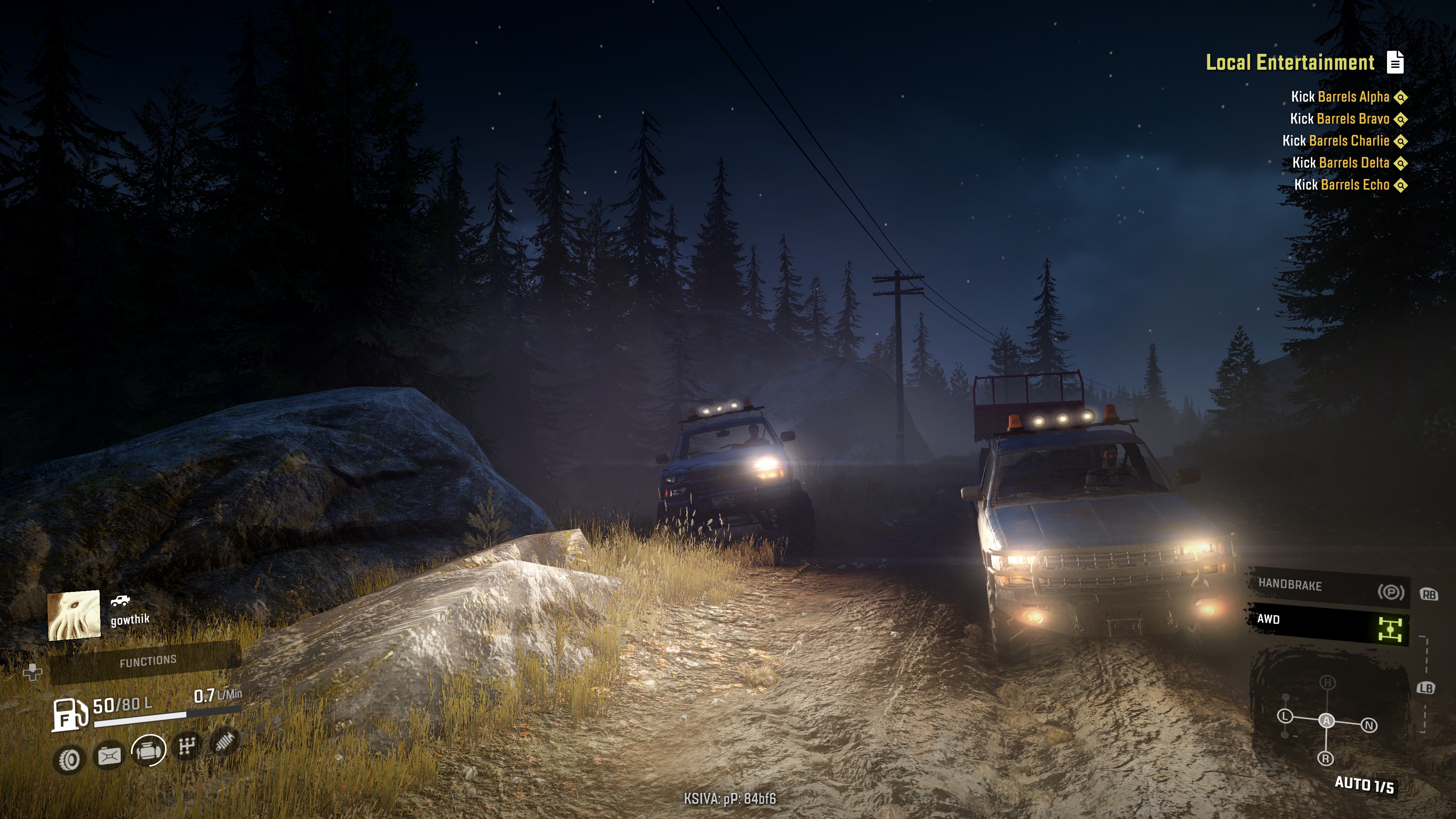Select the Kick Barrels Alpha objective
The image size is (1456, 819).
(1340, 97)
